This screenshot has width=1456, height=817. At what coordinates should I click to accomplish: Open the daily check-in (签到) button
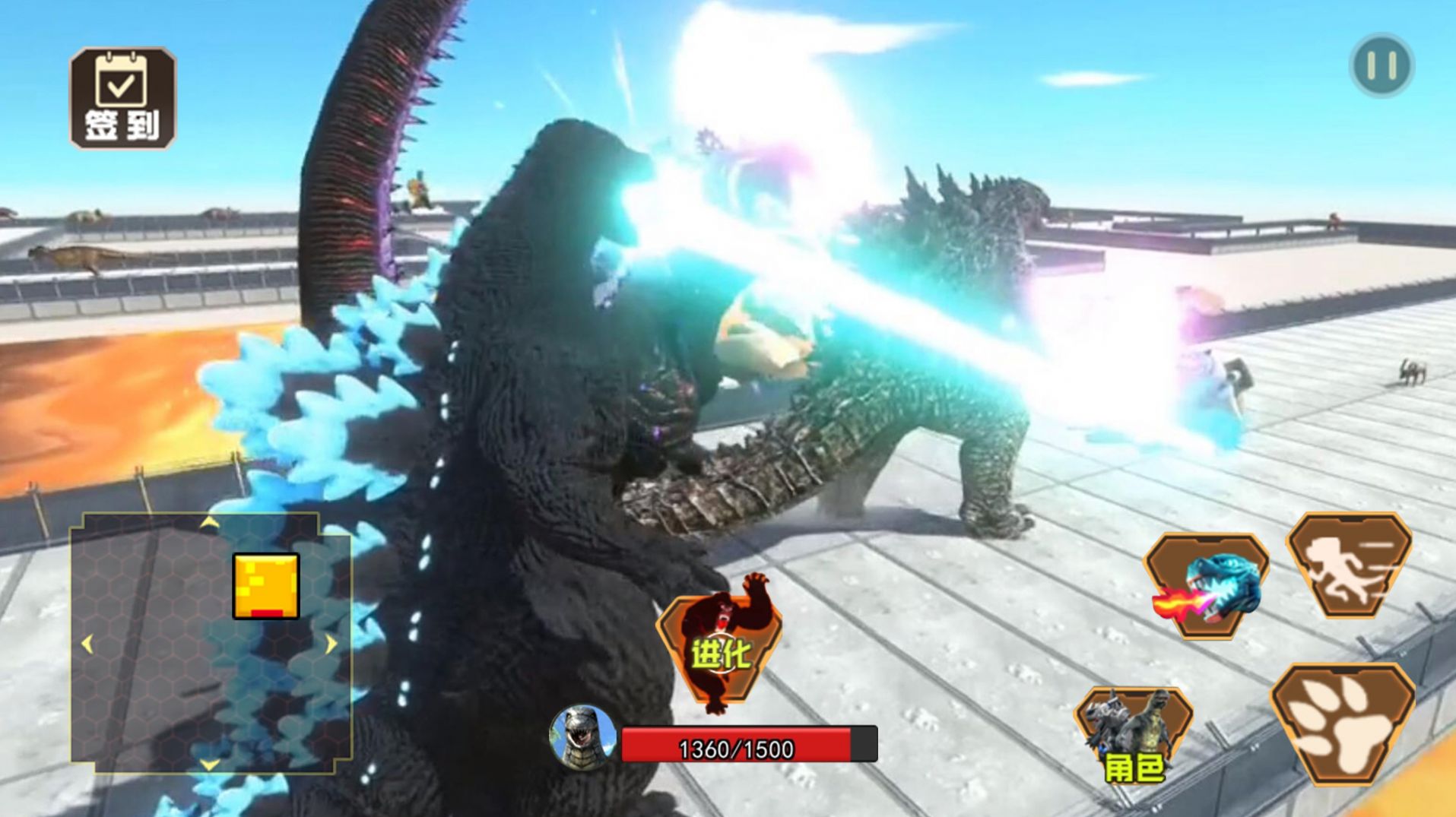tap(122, 98)
